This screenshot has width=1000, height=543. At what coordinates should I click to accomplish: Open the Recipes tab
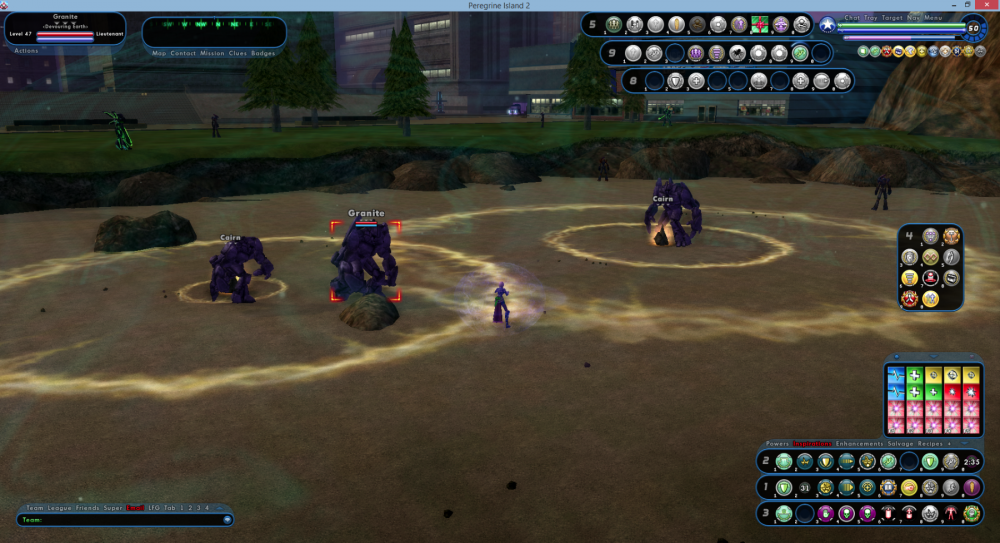(x=925, y=443)
